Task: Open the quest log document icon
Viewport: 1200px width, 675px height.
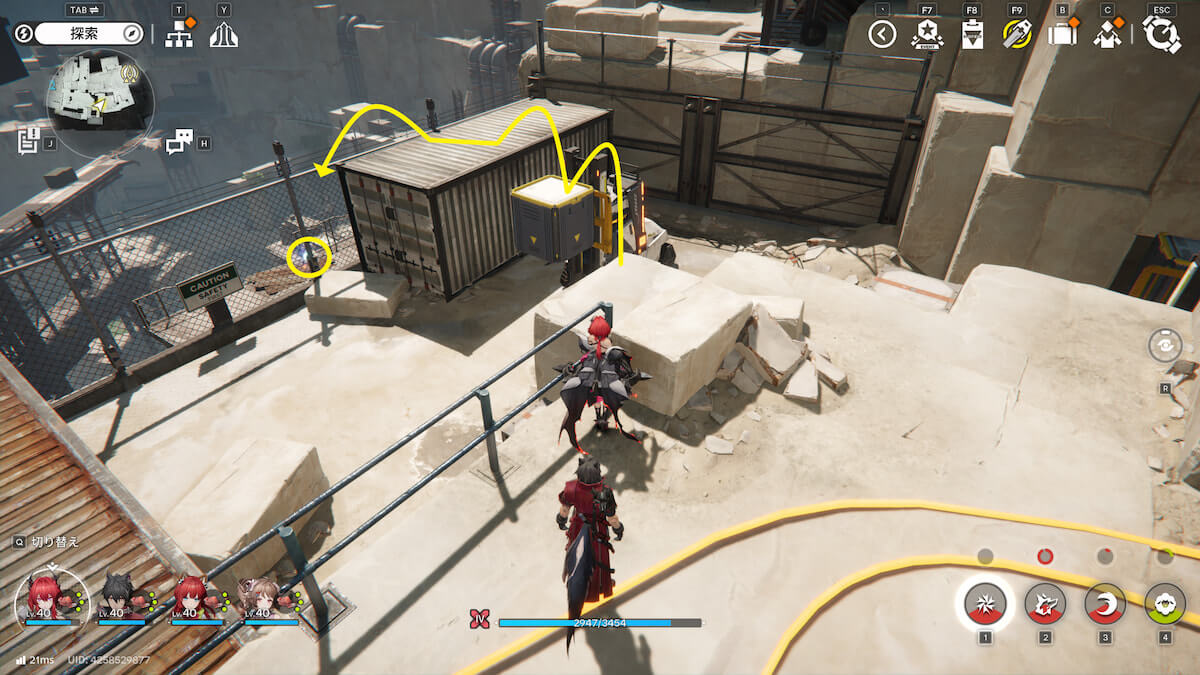Action: pyautogui.click(x=28, y=140)
